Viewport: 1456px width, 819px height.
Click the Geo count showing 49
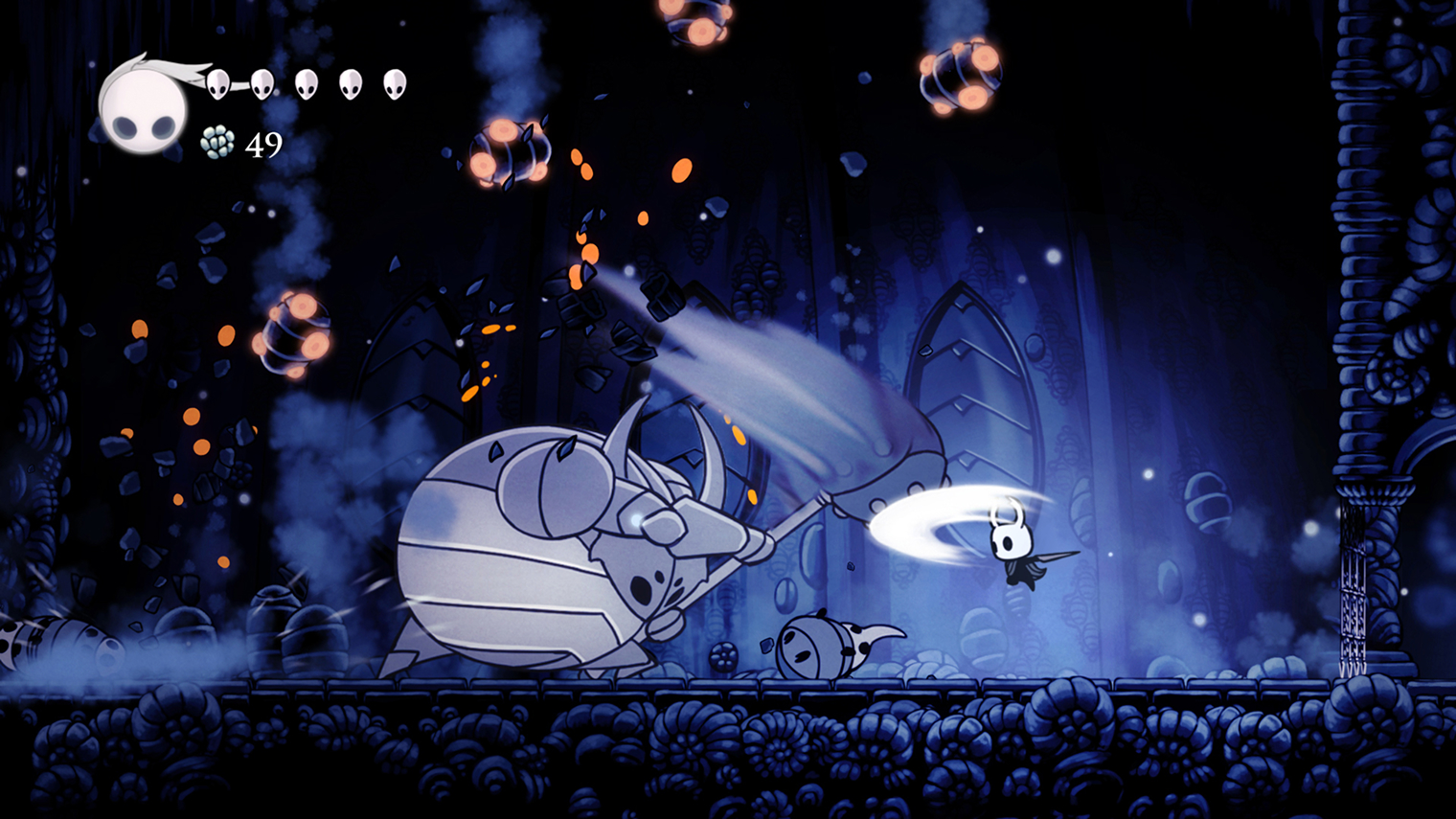(264, 146)
